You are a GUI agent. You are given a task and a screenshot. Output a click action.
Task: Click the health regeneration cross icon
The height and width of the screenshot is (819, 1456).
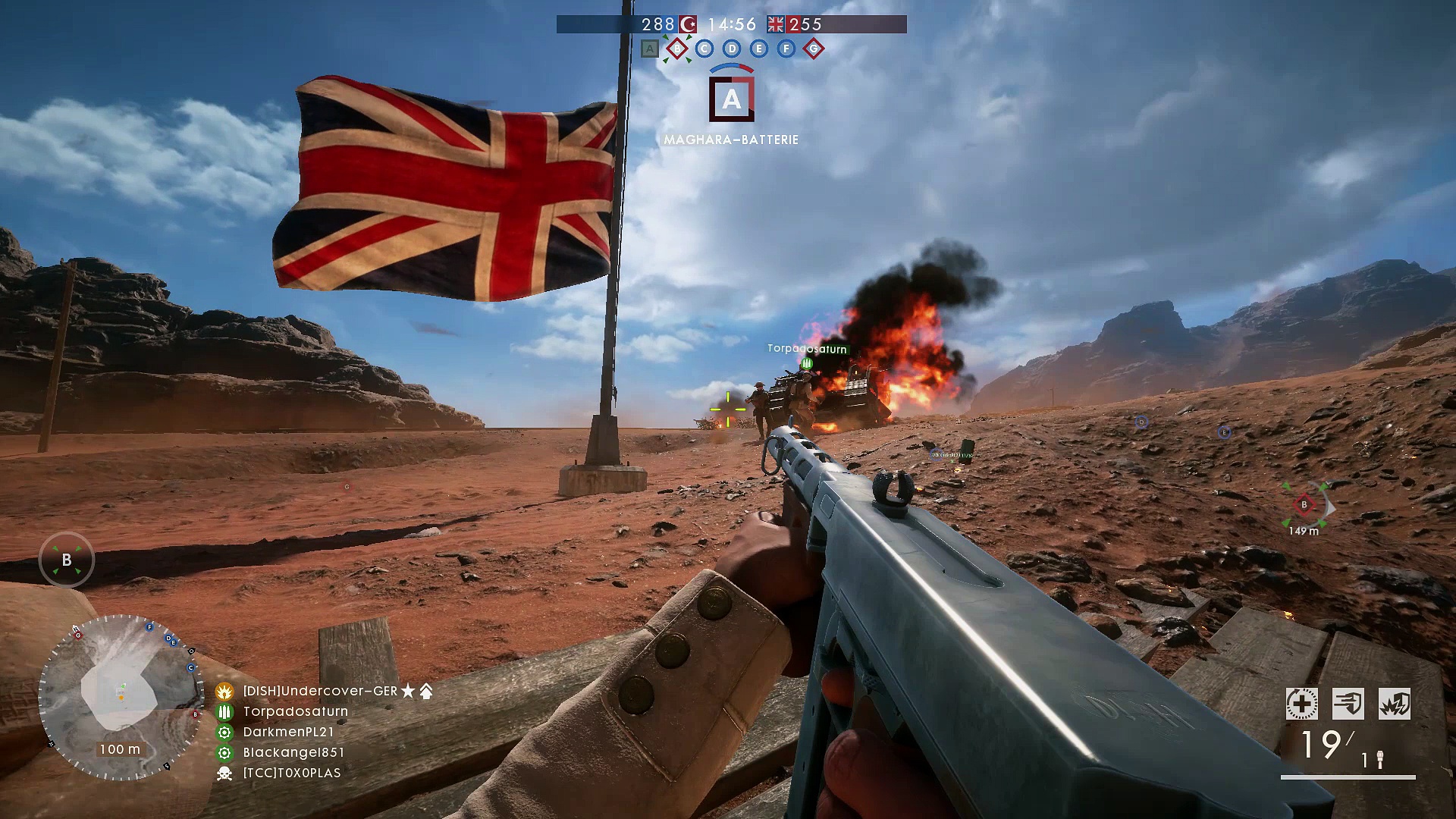click(x=1301, y=704)
